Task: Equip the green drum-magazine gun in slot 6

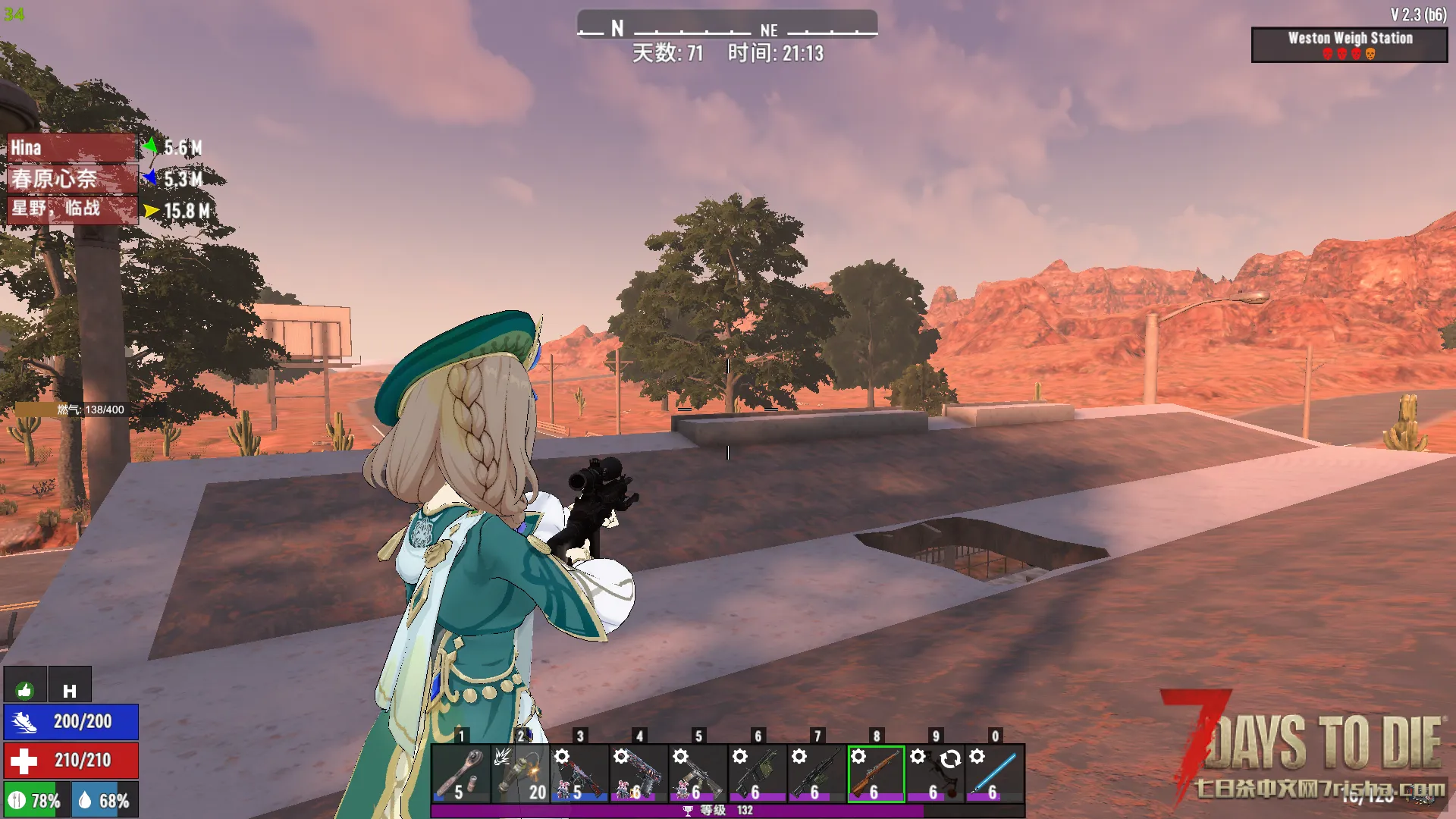Action: pyautogui.click(x=757, y=773)
